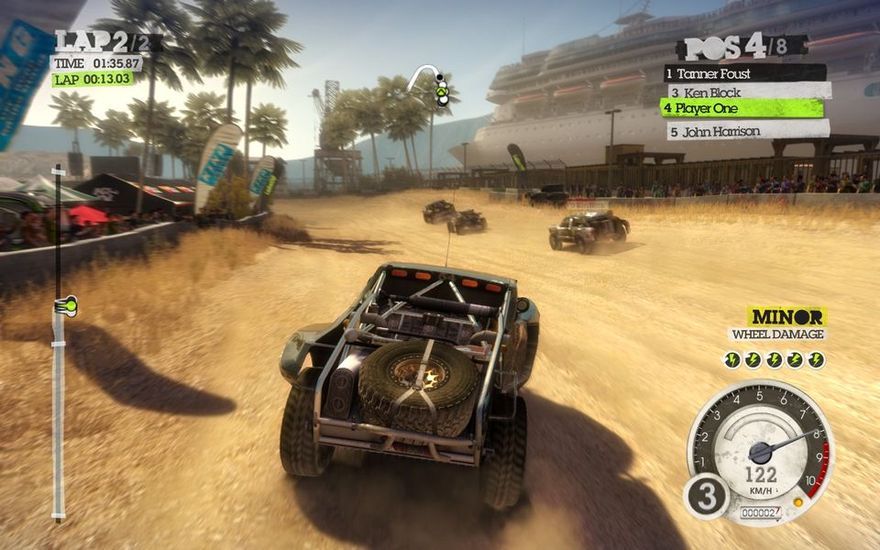Click the green marker on the track progress bar
This screenshot has width=880, height=550.
(67, 306)
